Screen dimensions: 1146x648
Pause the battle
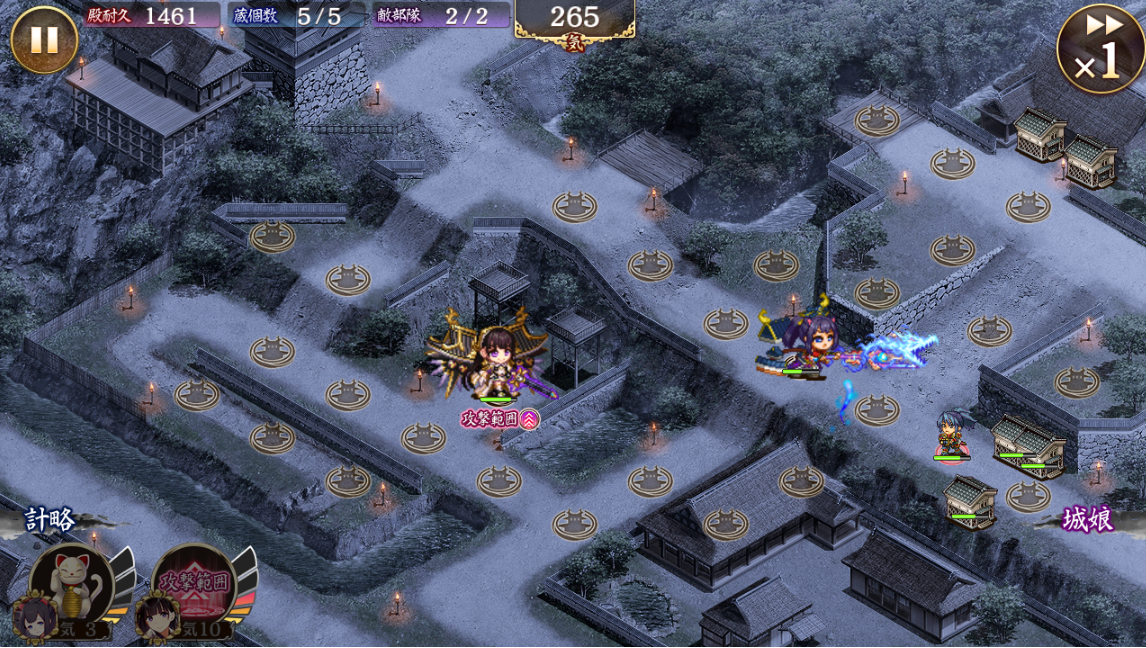(43, 40)
